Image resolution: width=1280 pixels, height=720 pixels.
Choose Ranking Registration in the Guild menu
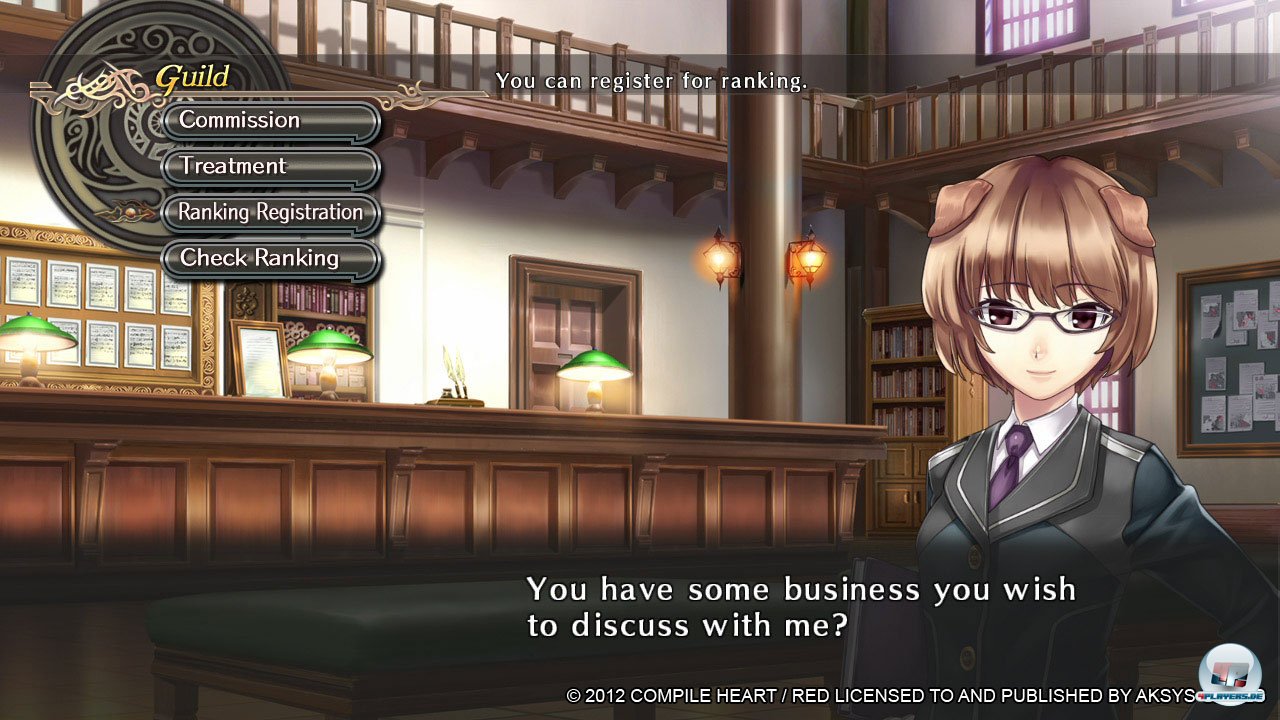click(270, 213)
